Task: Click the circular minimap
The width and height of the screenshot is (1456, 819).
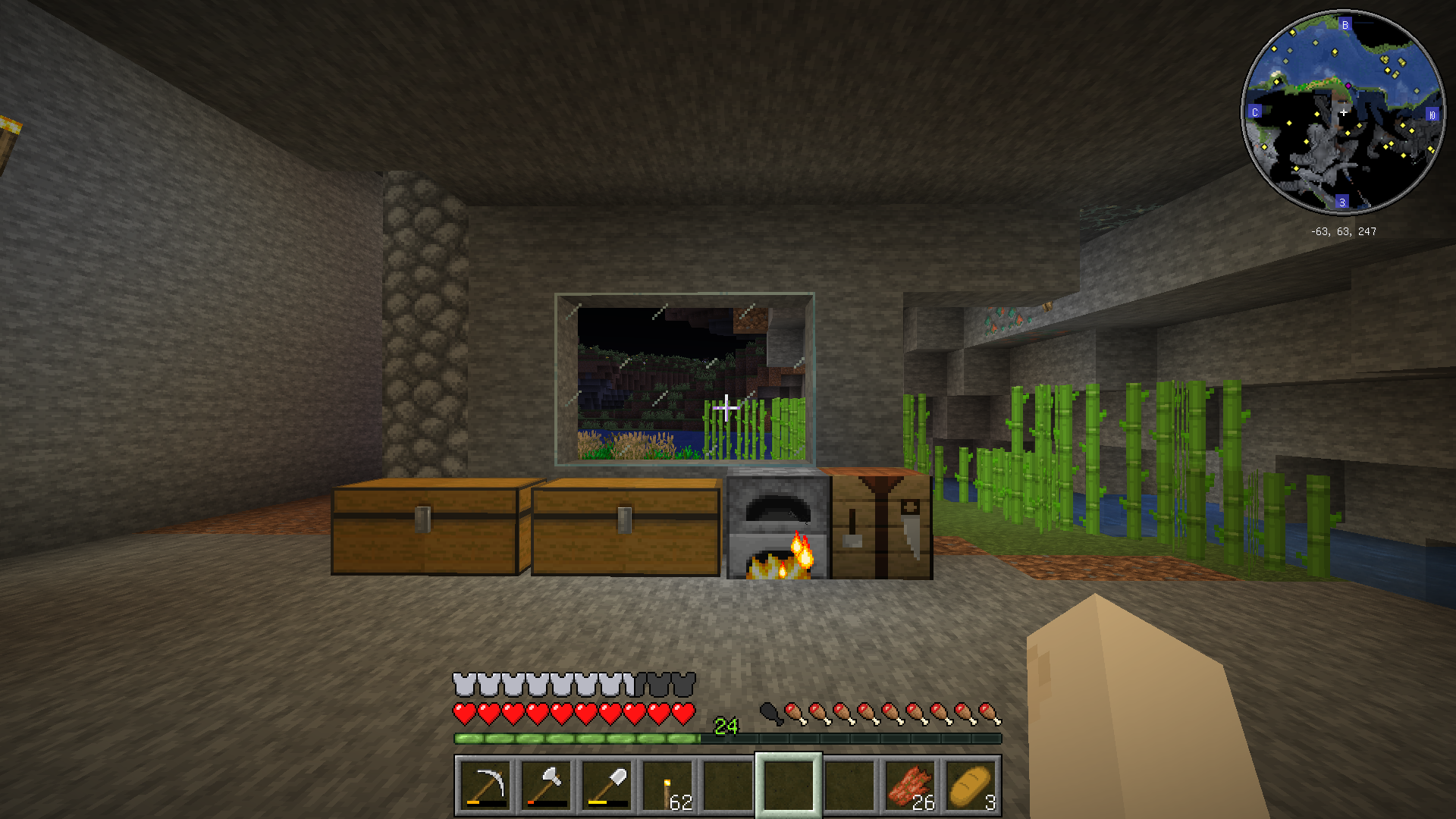Action: [1342, 112]
